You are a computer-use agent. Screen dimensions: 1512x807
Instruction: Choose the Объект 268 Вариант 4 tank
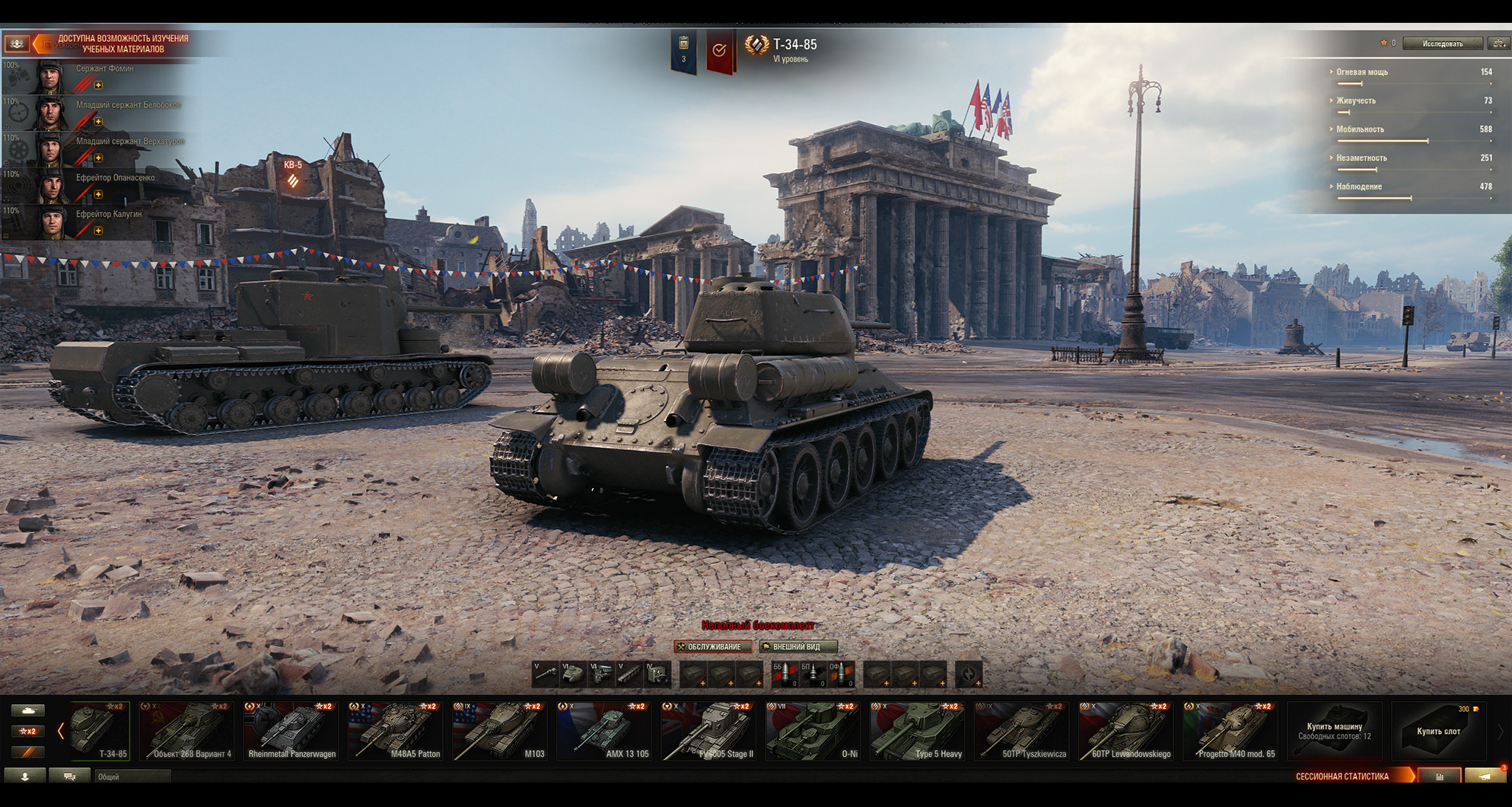pyautogui.click(x=187, y=731)
